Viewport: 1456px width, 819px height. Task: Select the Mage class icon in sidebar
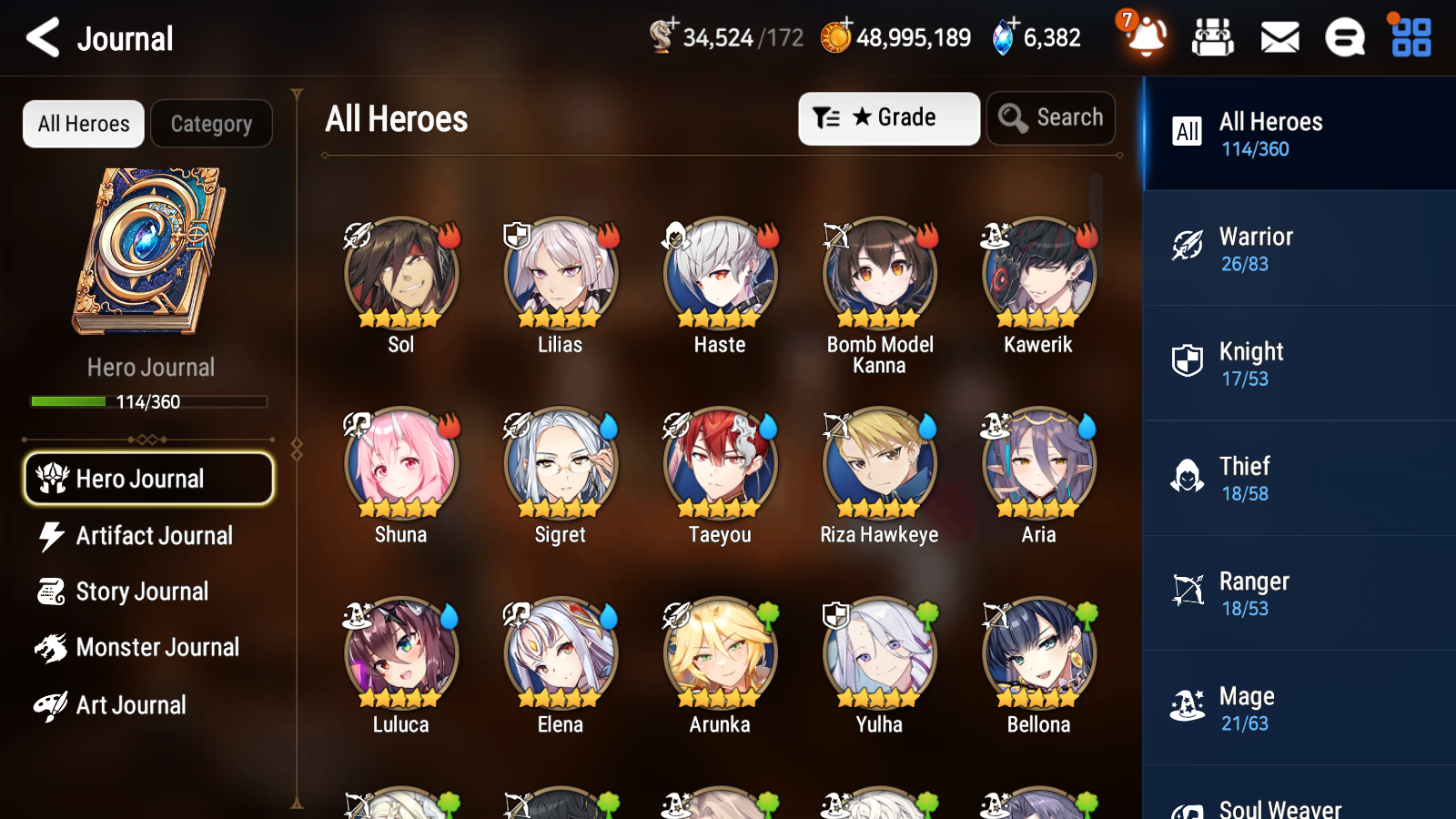pyautogui.click(x=1187, y=703)
